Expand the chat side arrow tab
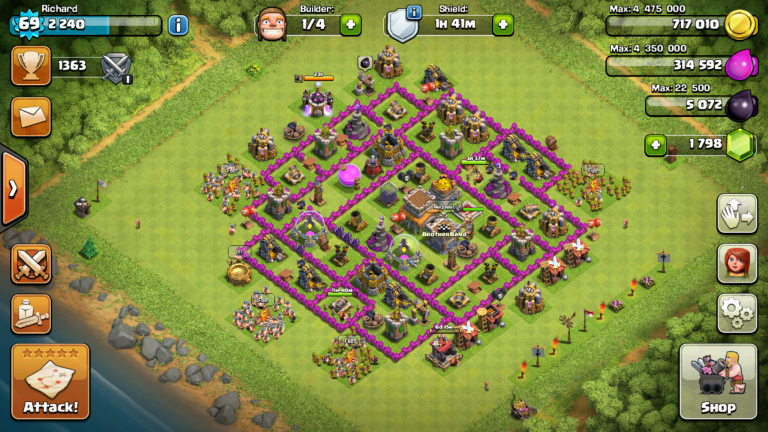The width and height of the screenshot is (768, 432). (13, 188)
